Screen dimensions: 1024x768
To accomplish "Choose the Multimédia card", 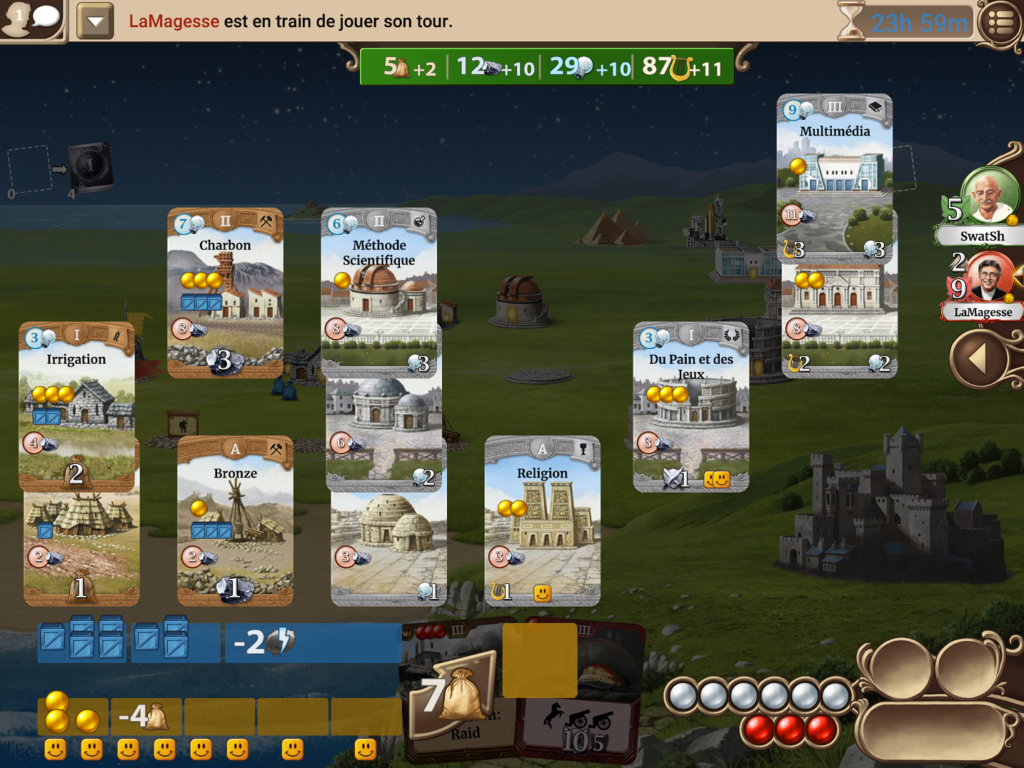I will [834, 150].
